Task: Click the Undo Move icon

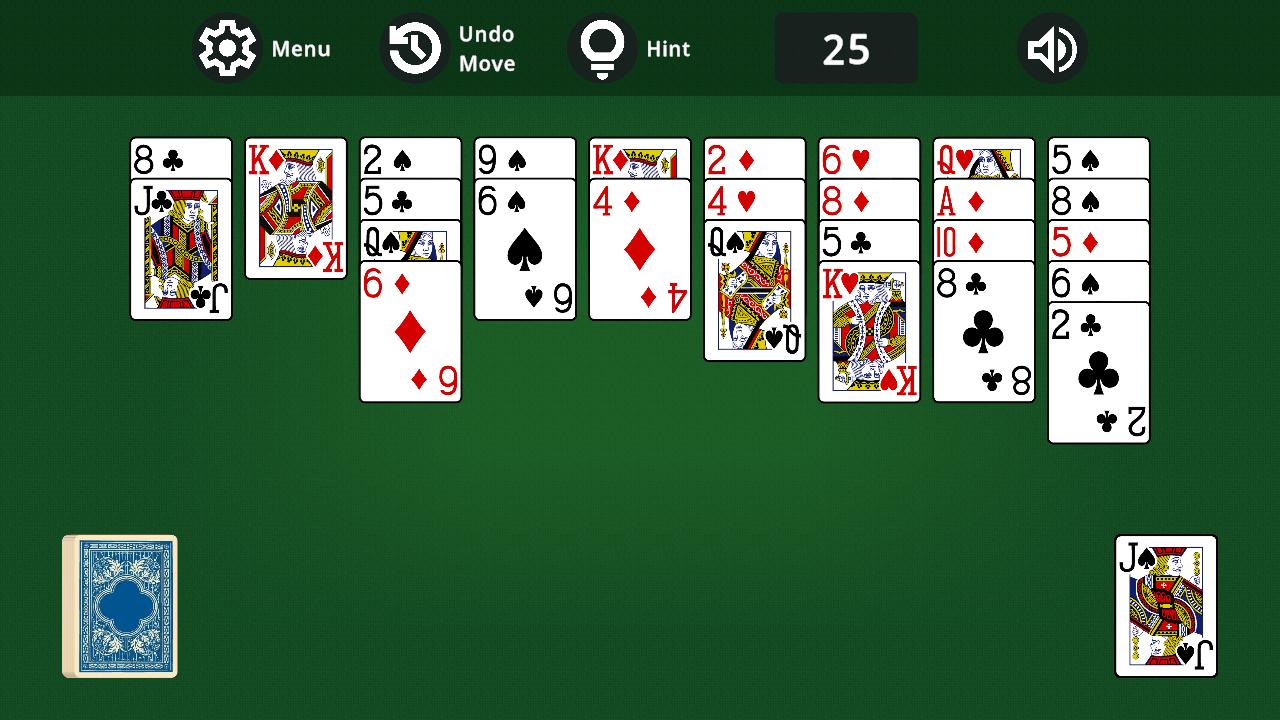Action: click(412, 47)
